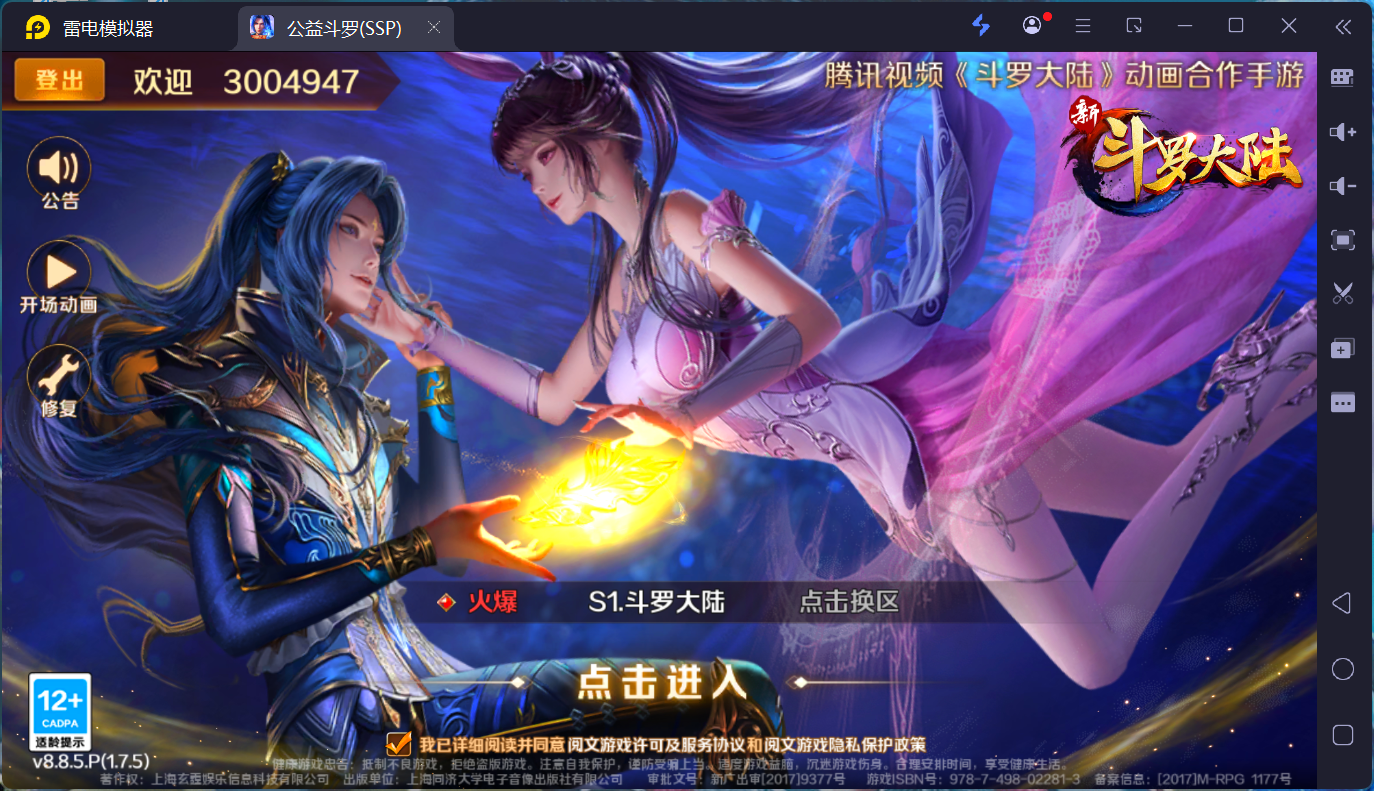Open the emulator hamburger menu
The height and width of the screenshot is (791, 1374).
(1082, 25)
